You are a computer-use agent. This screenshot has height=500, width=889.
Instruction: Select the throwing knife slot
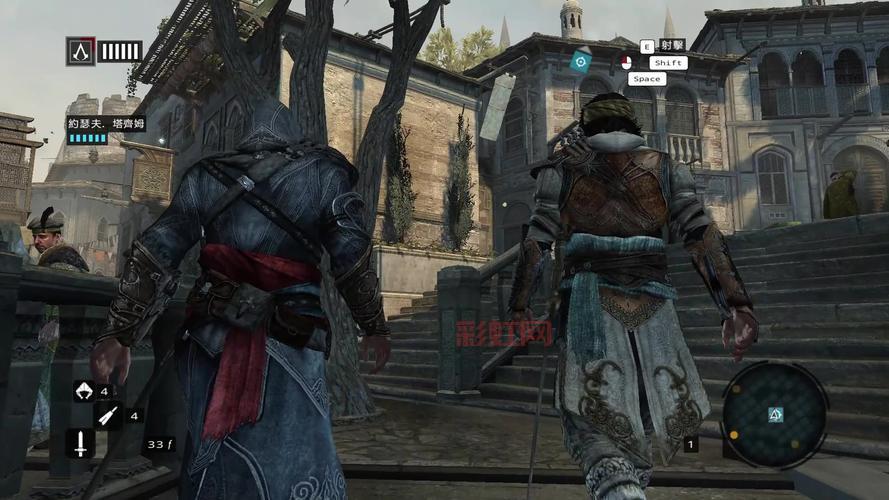[x=108, y=415]
